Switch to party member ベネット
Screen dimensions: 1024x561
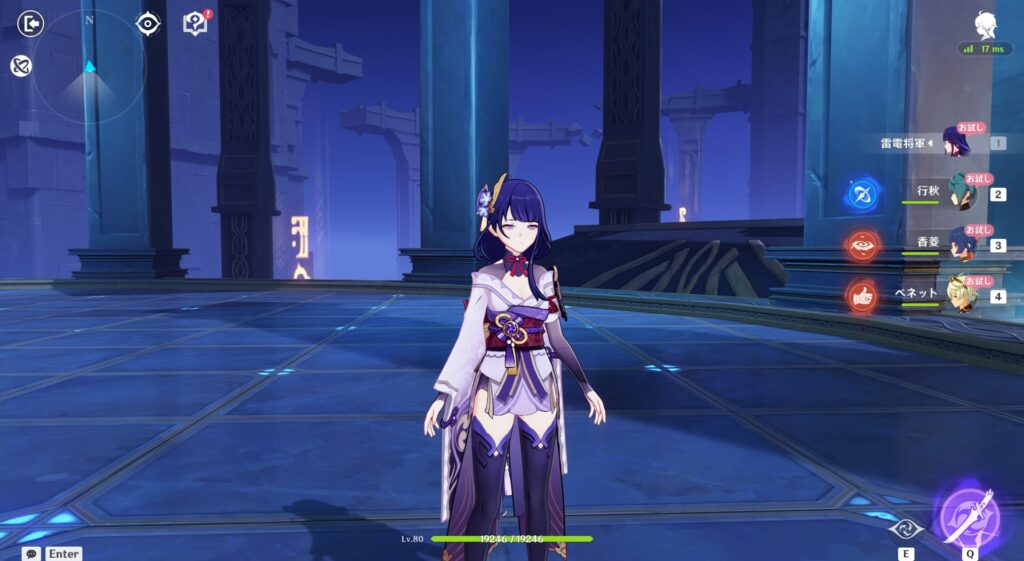click(962, 294)
